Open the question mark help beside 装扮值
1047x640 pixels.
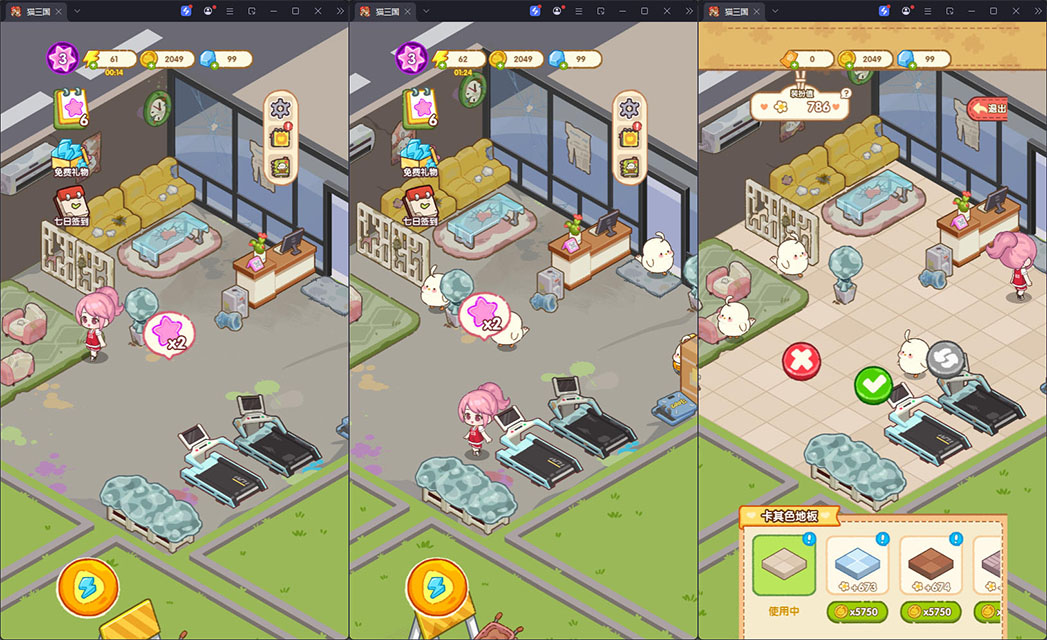click(846, 93)
